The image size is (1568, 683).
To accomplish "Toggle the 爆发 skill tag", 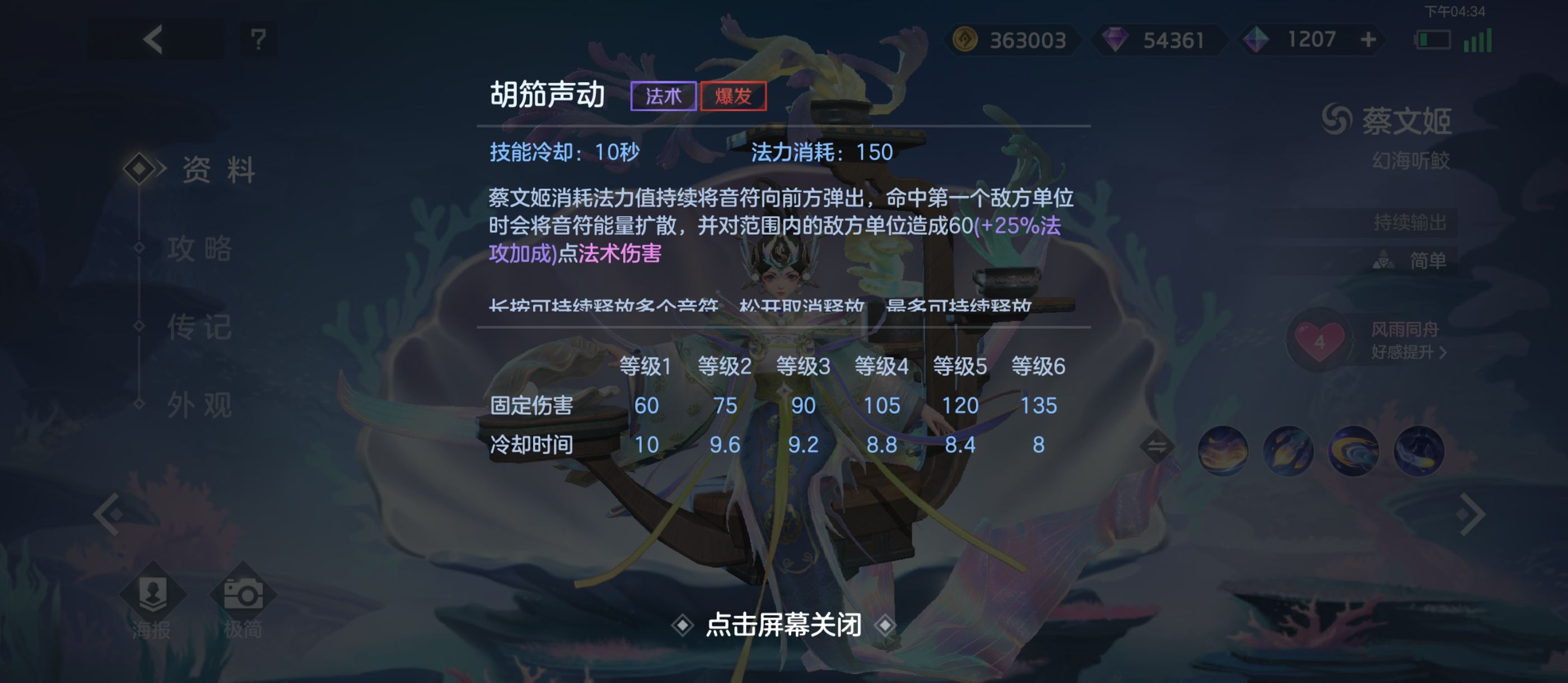I will coord(734,95).
